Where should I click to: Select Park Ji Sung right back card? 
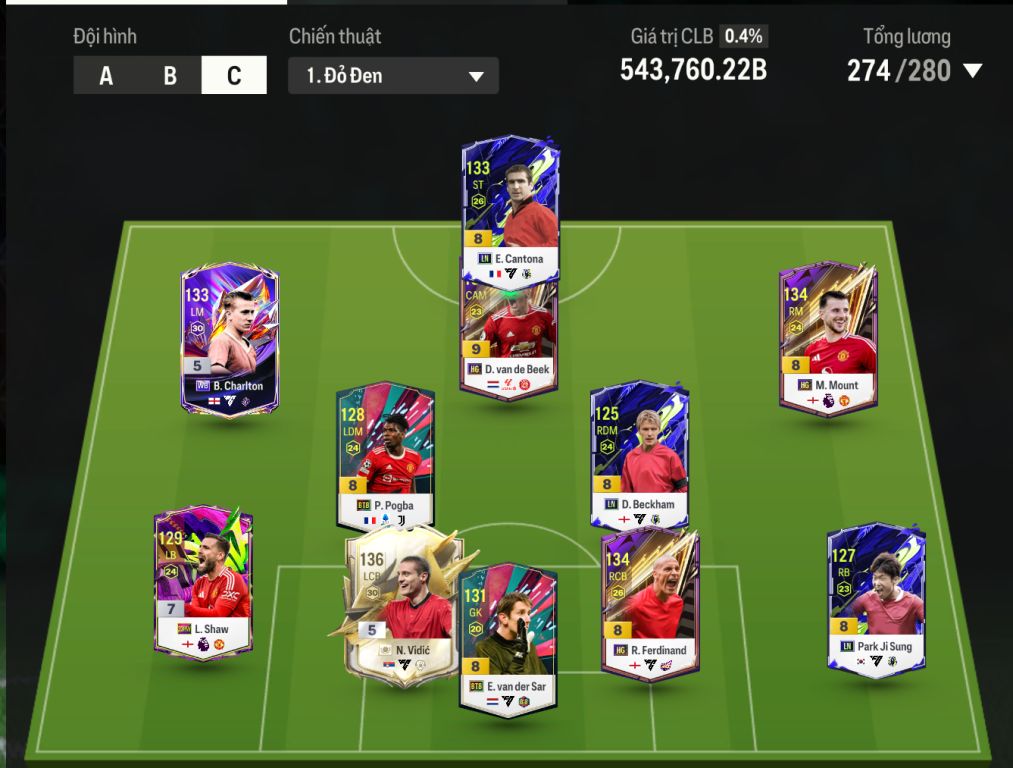pyautogui.click(x=876, y=595)
